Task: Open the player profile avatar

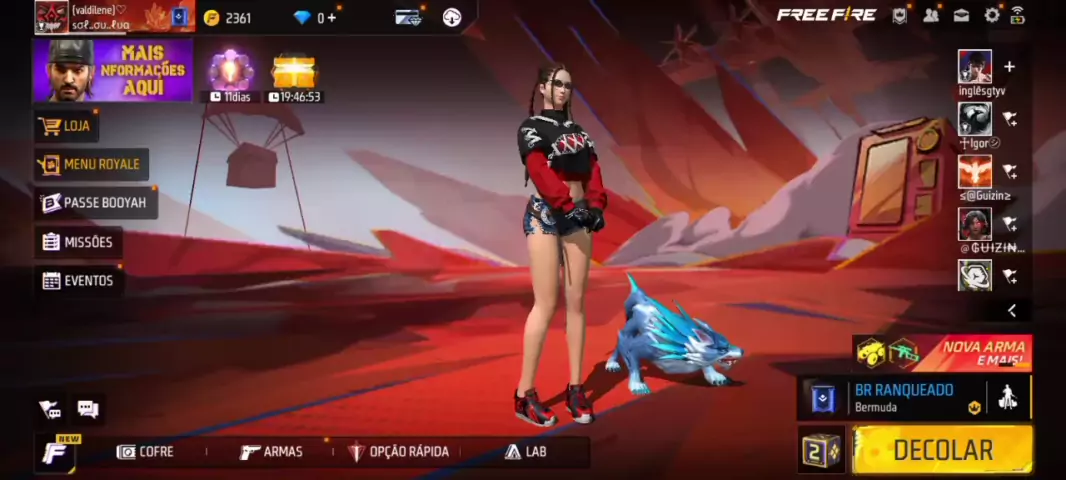Action: [x=52, y=16]
